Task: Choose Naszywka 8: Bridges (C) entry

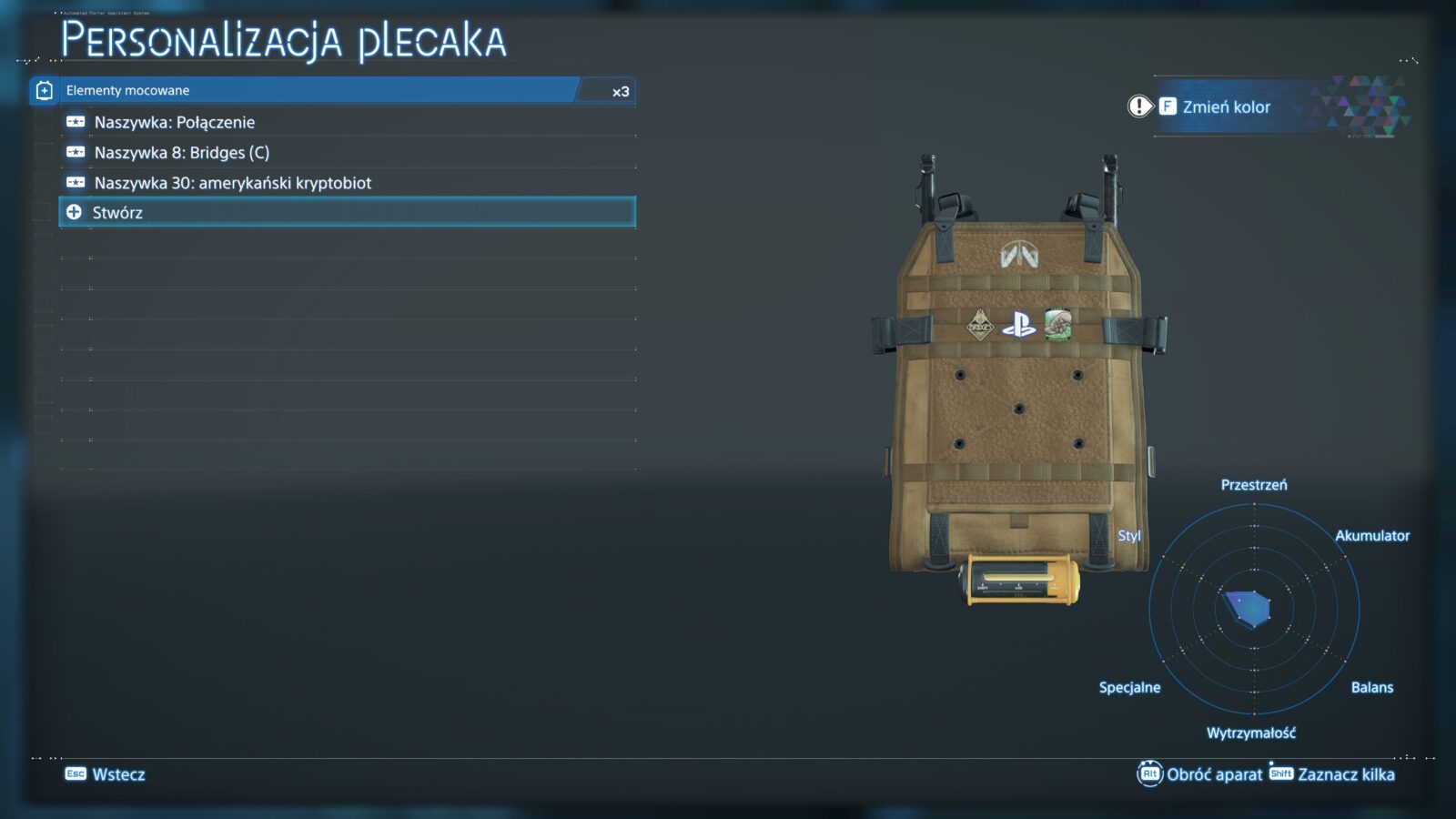Action: 182,153
